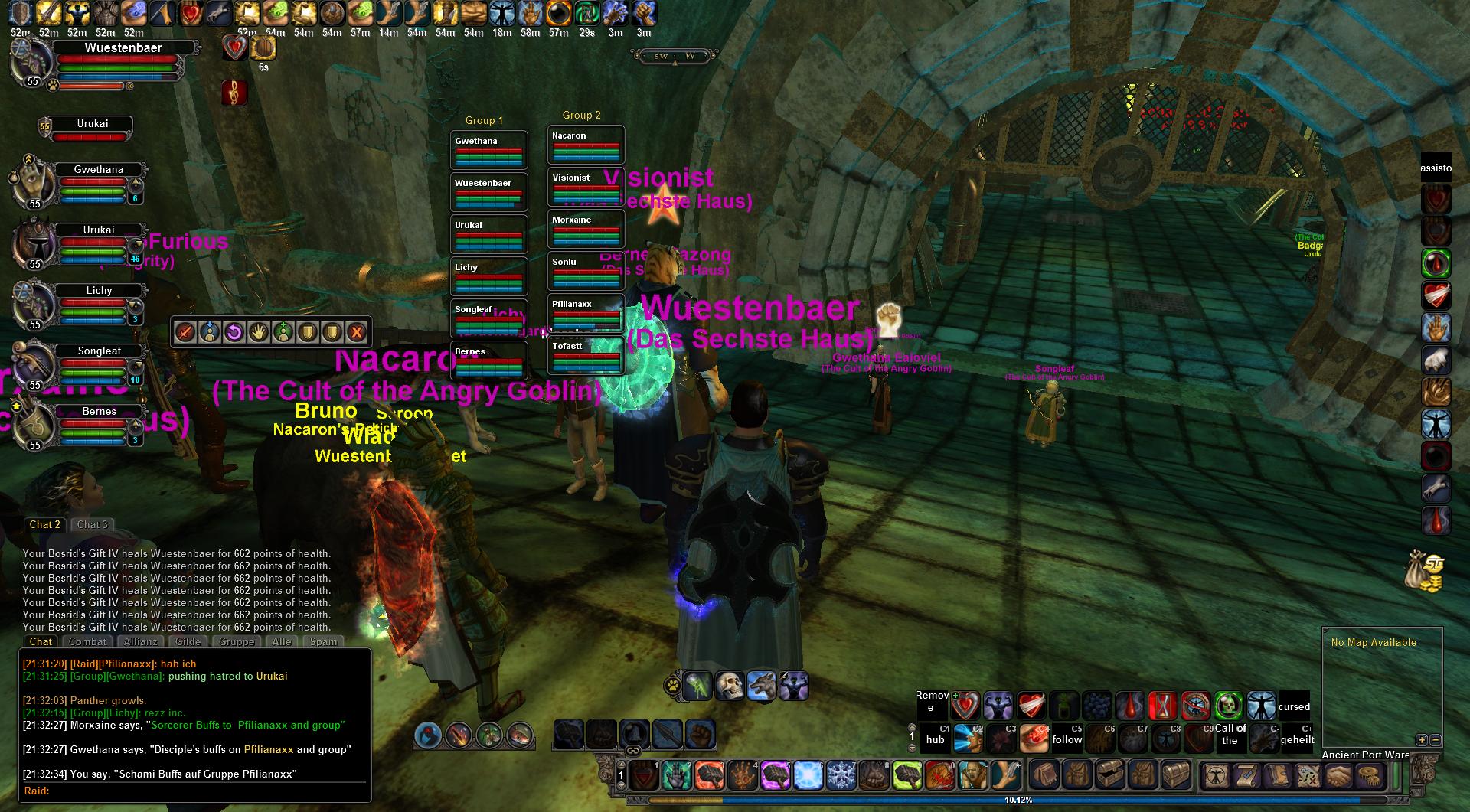Activate the 'hub' macro slot

point(935,738)
